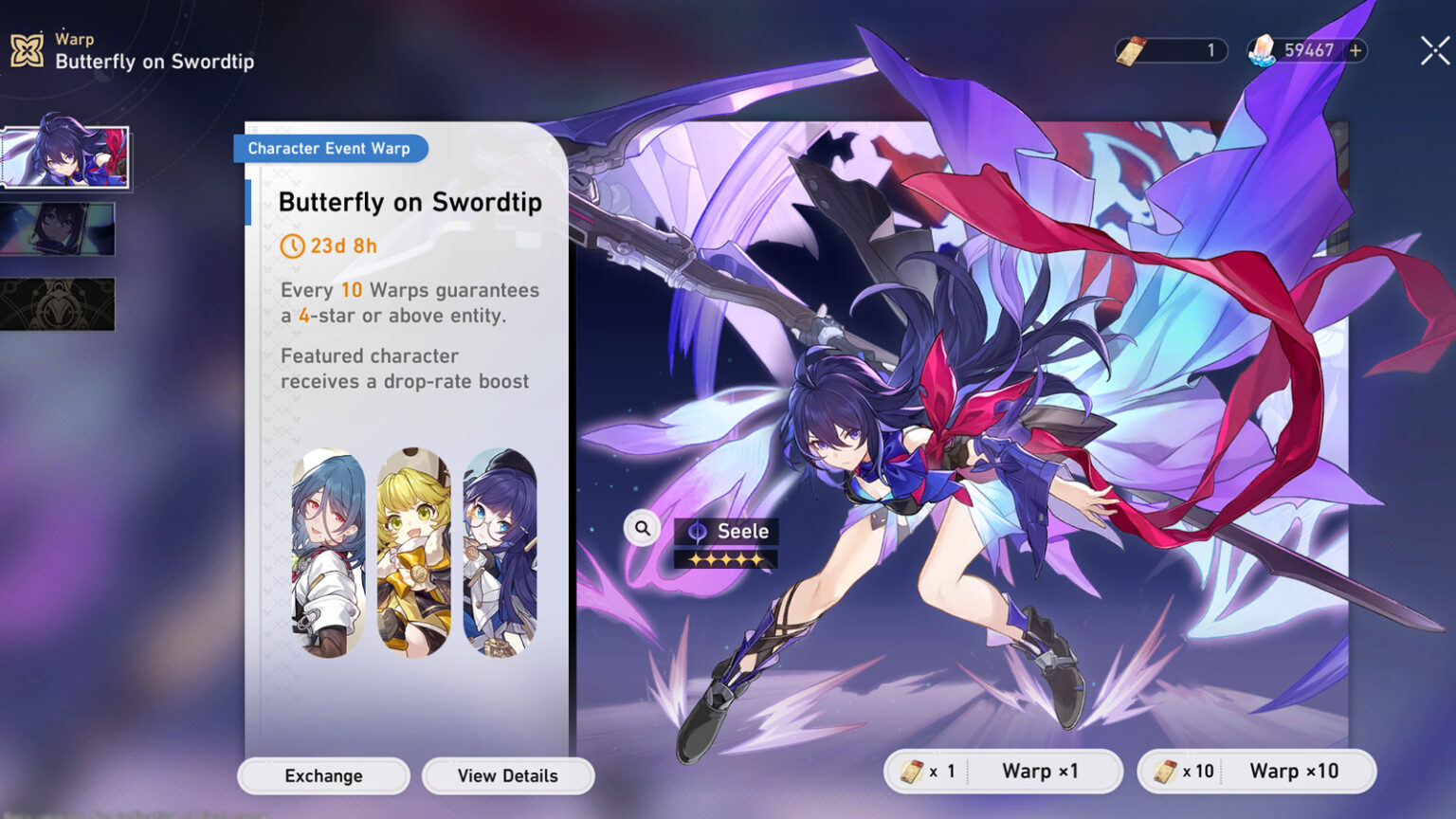The height and width of the screenshot is (819, 1456).
Task: Click the five-star rating under Seele's name
Action: (728, 558)
